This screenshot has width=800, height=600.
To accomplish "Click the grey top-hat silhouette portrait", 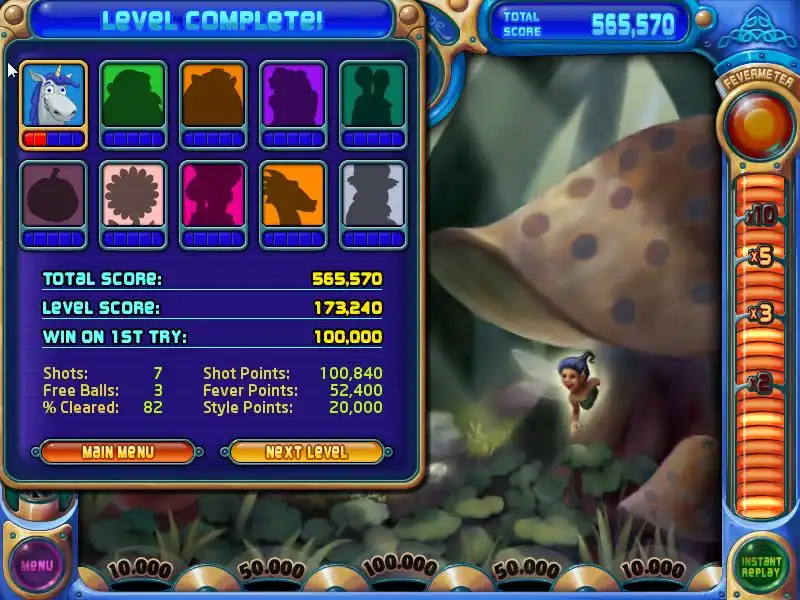I will click(x=373, y=196).
